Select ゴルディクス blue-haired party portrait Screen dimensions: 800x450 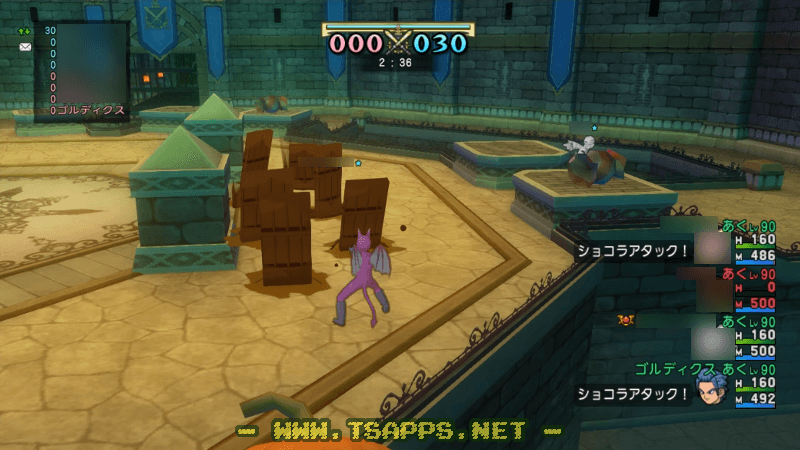[x=713, y=390]
